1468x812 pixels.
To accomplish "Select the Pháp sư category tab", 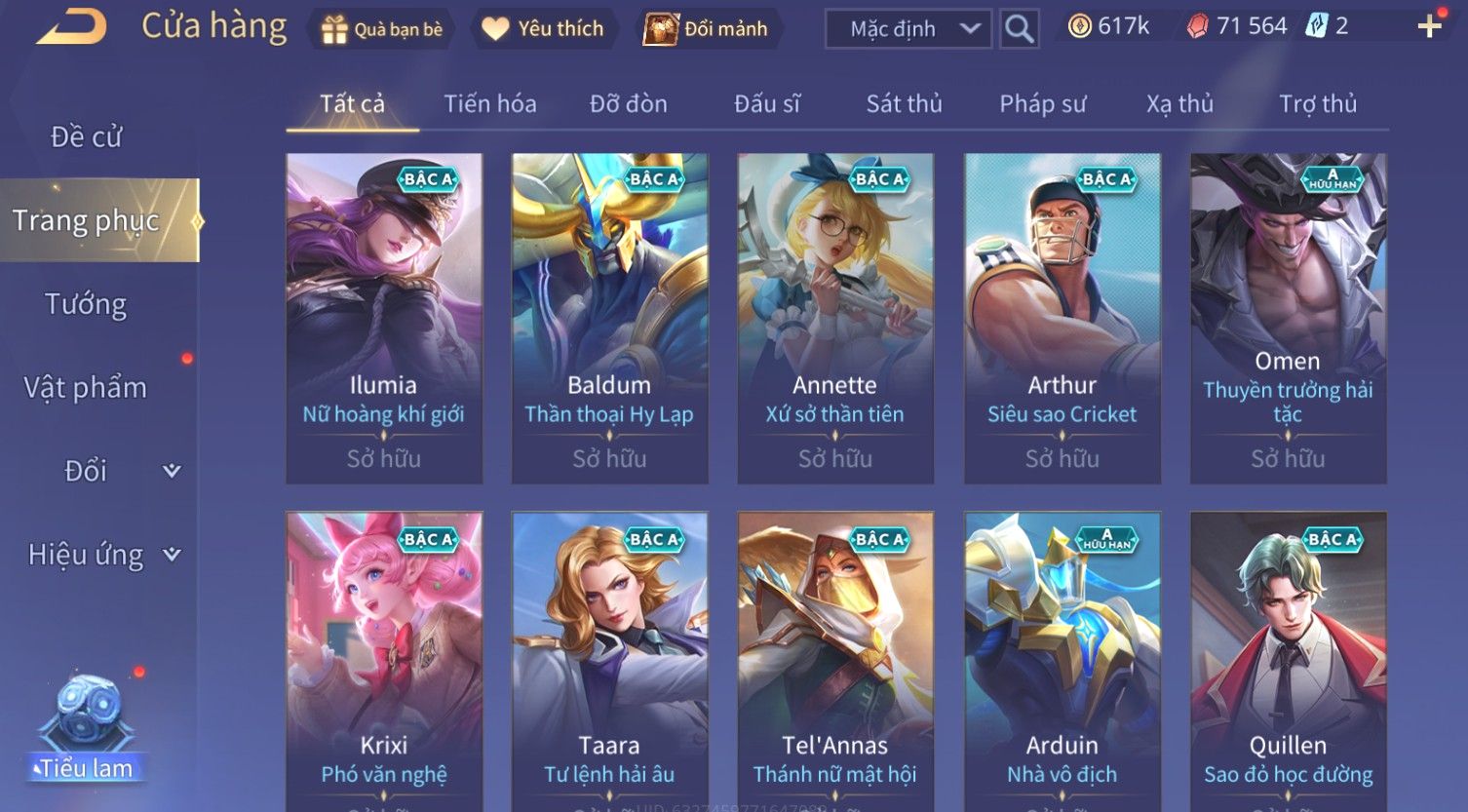I will [x=1042, y=104].
